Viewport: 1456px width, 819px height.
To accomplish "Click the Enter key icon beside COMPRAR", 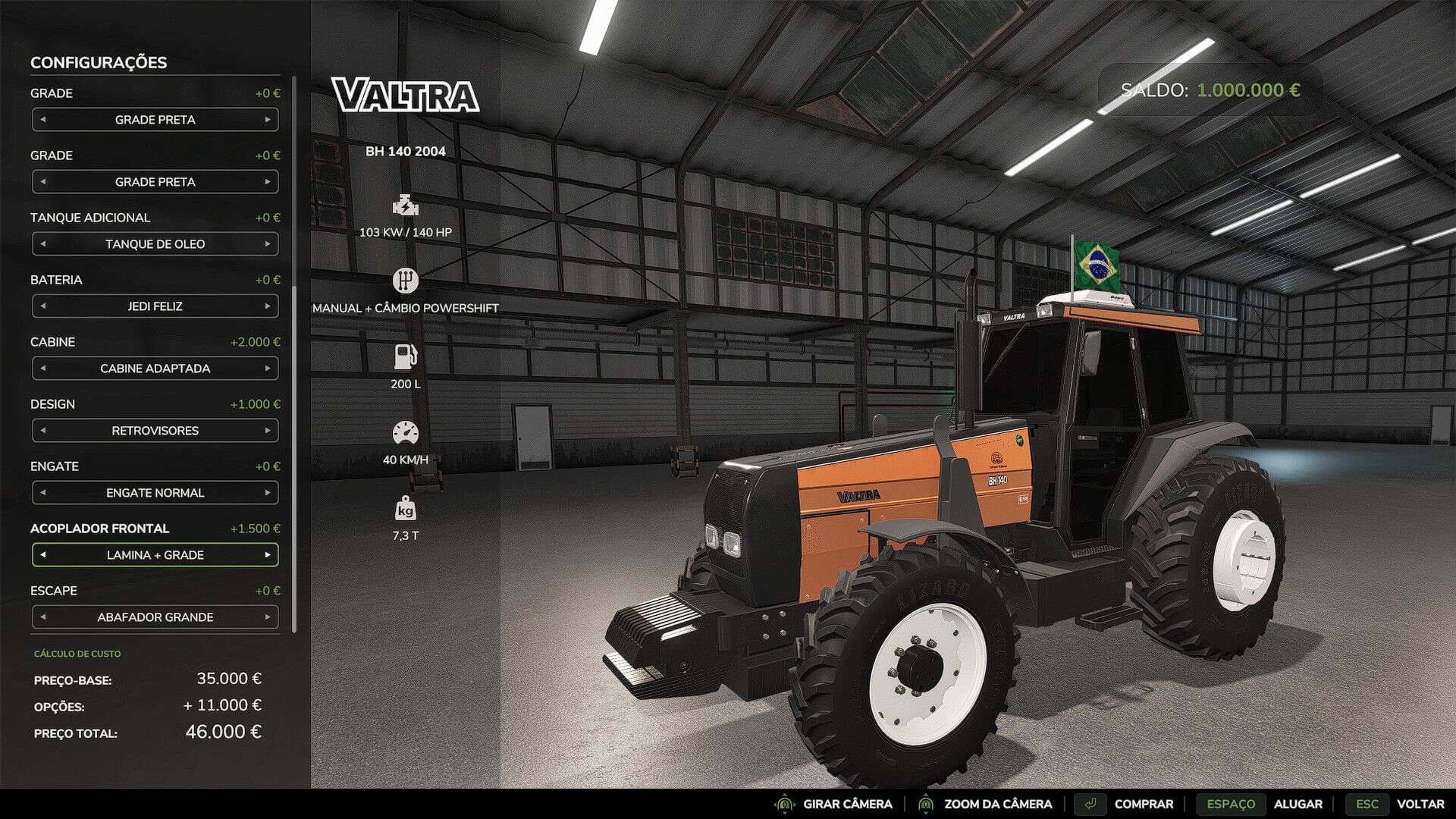I will click(x=1092, y=804).
